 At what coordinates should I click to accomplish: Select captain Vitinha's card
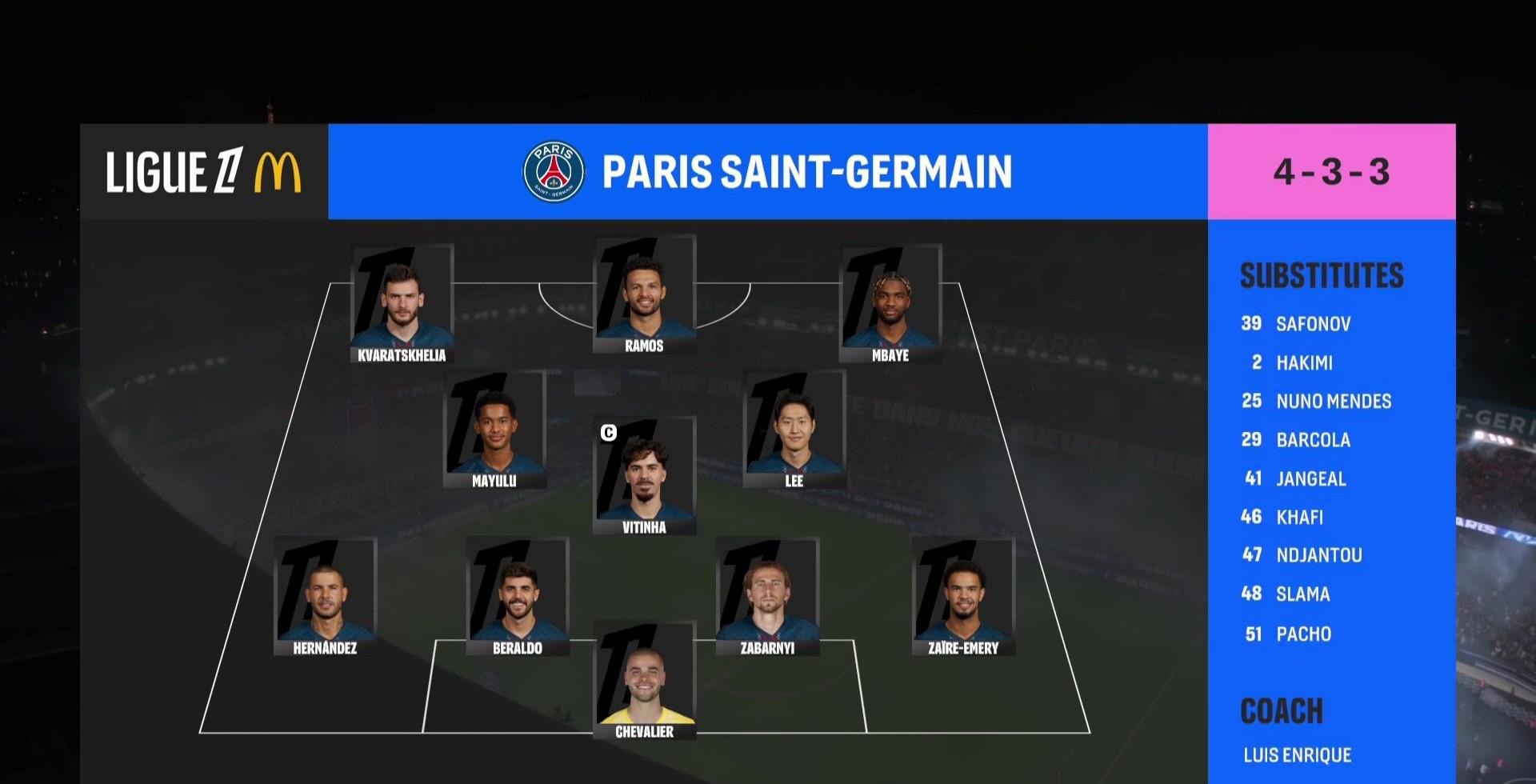coord(644,476)
